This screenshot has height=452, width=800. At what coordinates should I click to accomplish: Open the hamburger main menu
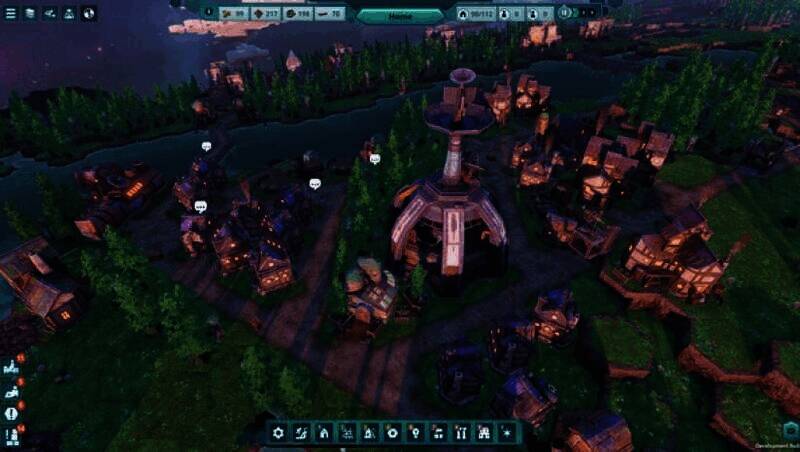coord(10,13)
